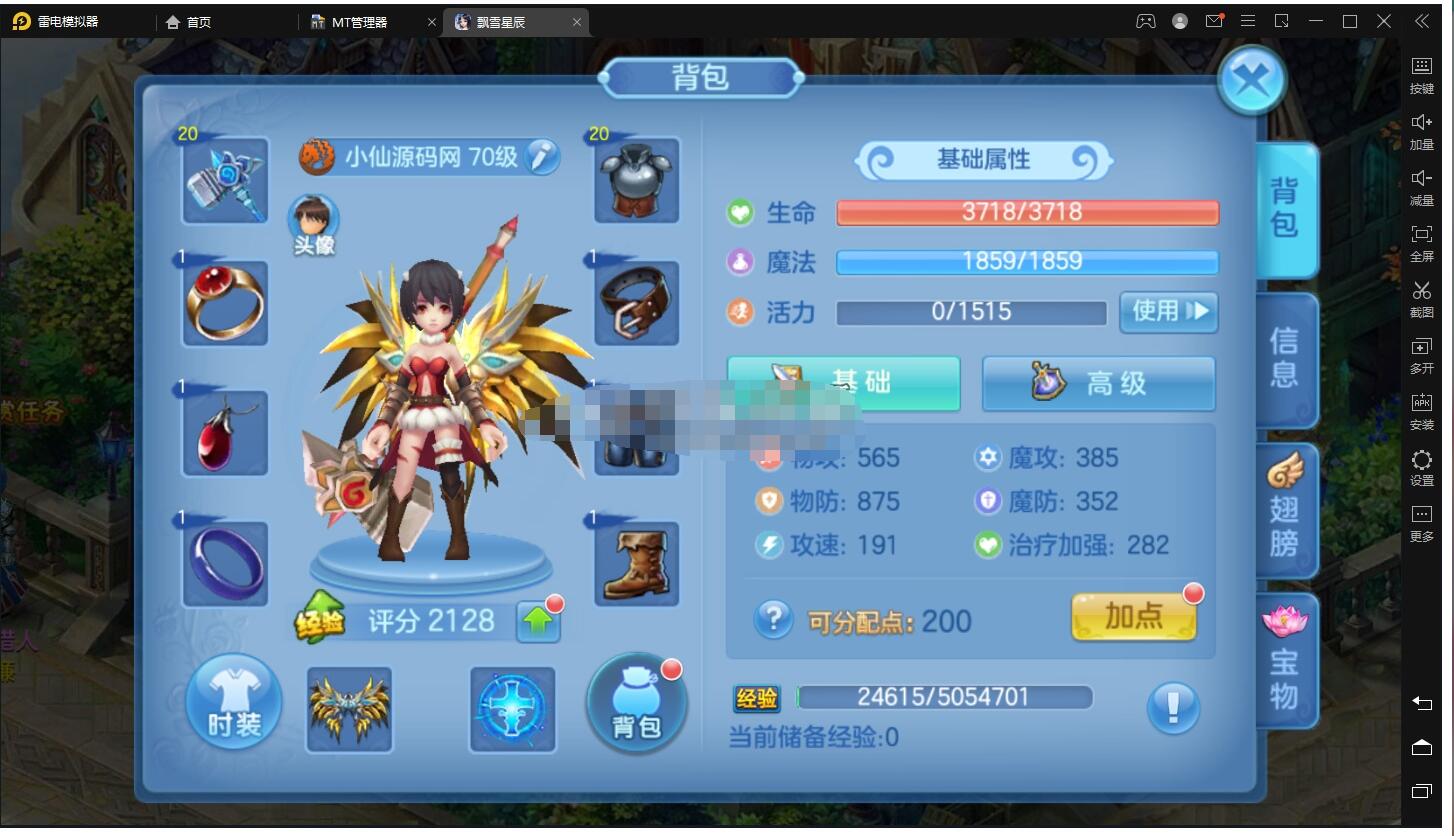Click the character 头像 avatar portrait

coord(313,222)
